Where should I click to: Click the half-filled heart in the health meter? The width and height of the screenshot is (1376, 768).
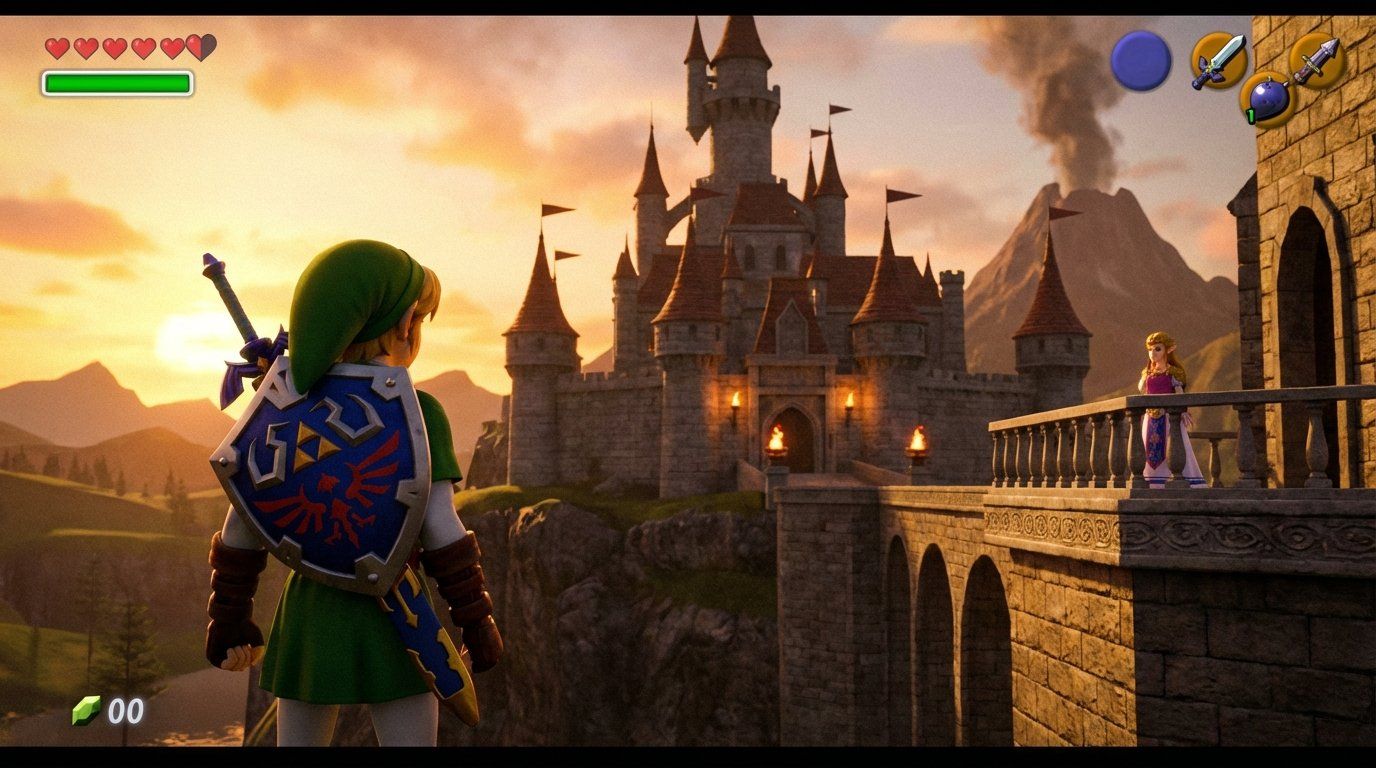(199, 47)
